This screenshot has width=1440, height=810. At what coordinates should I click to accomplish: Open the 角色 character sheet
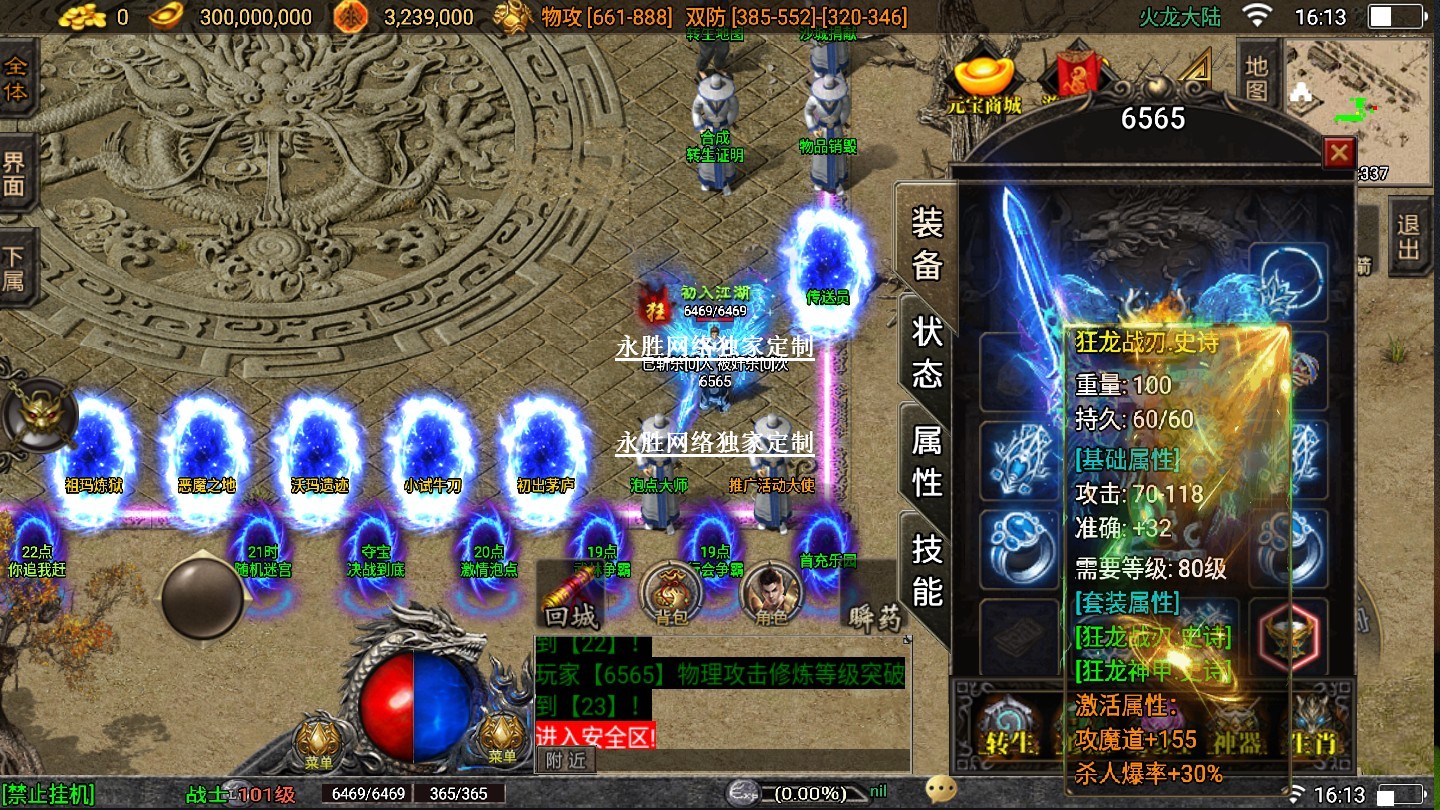coord(771,596)
